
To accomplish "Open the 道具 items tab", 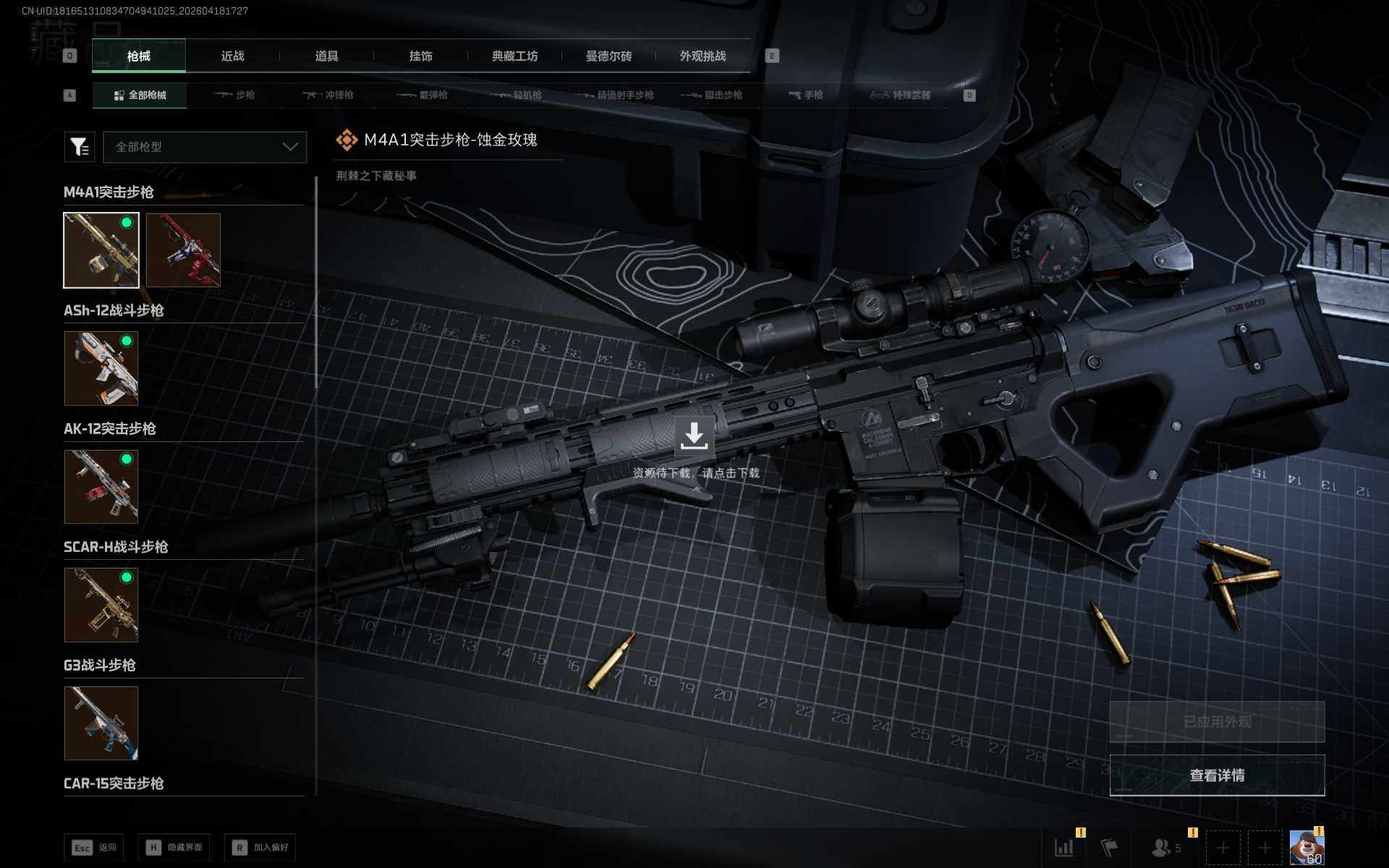I will click(326, 56).
